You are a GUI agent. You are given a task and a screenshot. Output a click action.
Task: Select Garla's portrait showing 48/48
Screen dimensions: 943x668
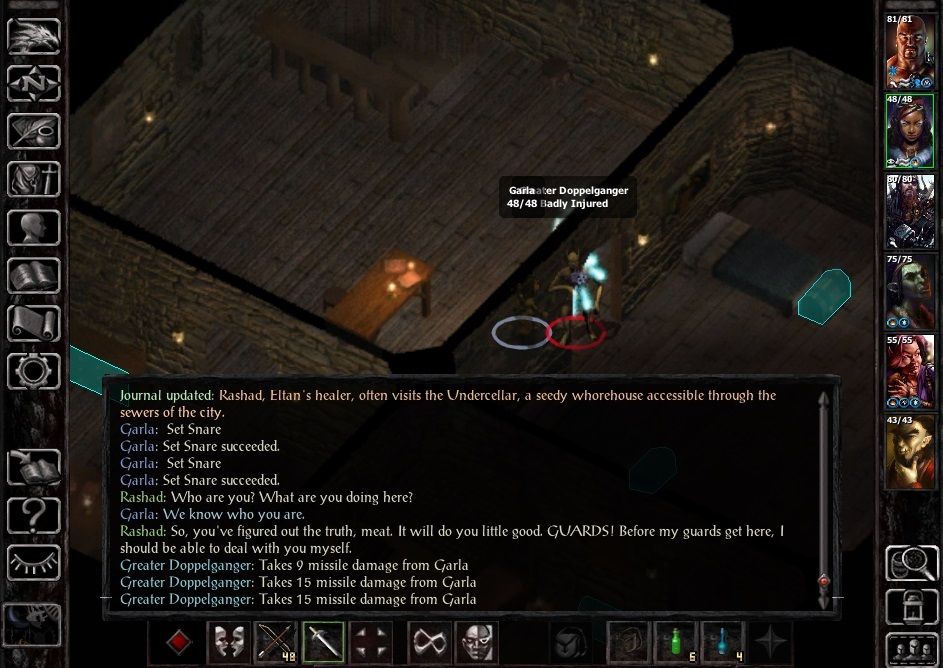click(x=910, y=131)
